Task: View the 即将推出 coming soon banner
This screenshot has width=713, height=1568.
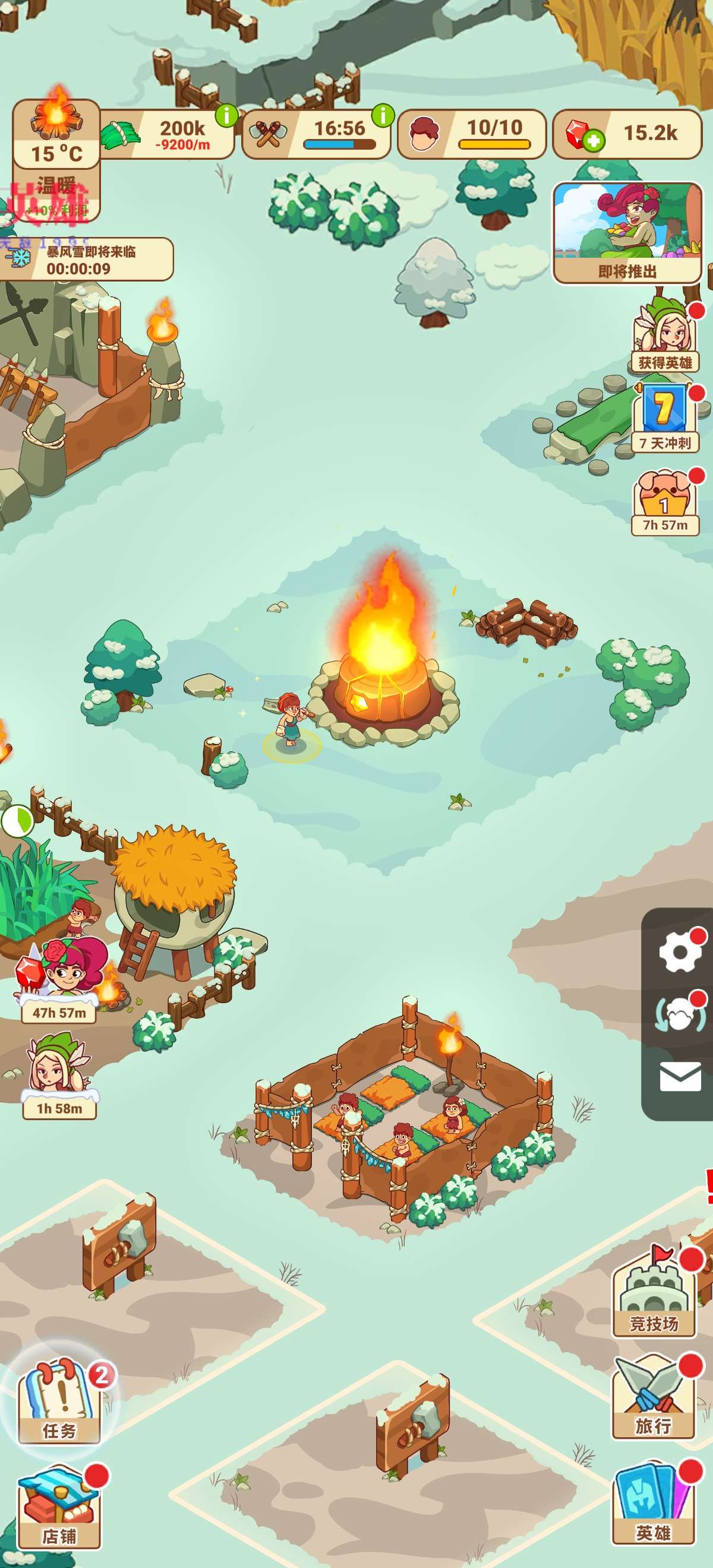Action: 628,233
